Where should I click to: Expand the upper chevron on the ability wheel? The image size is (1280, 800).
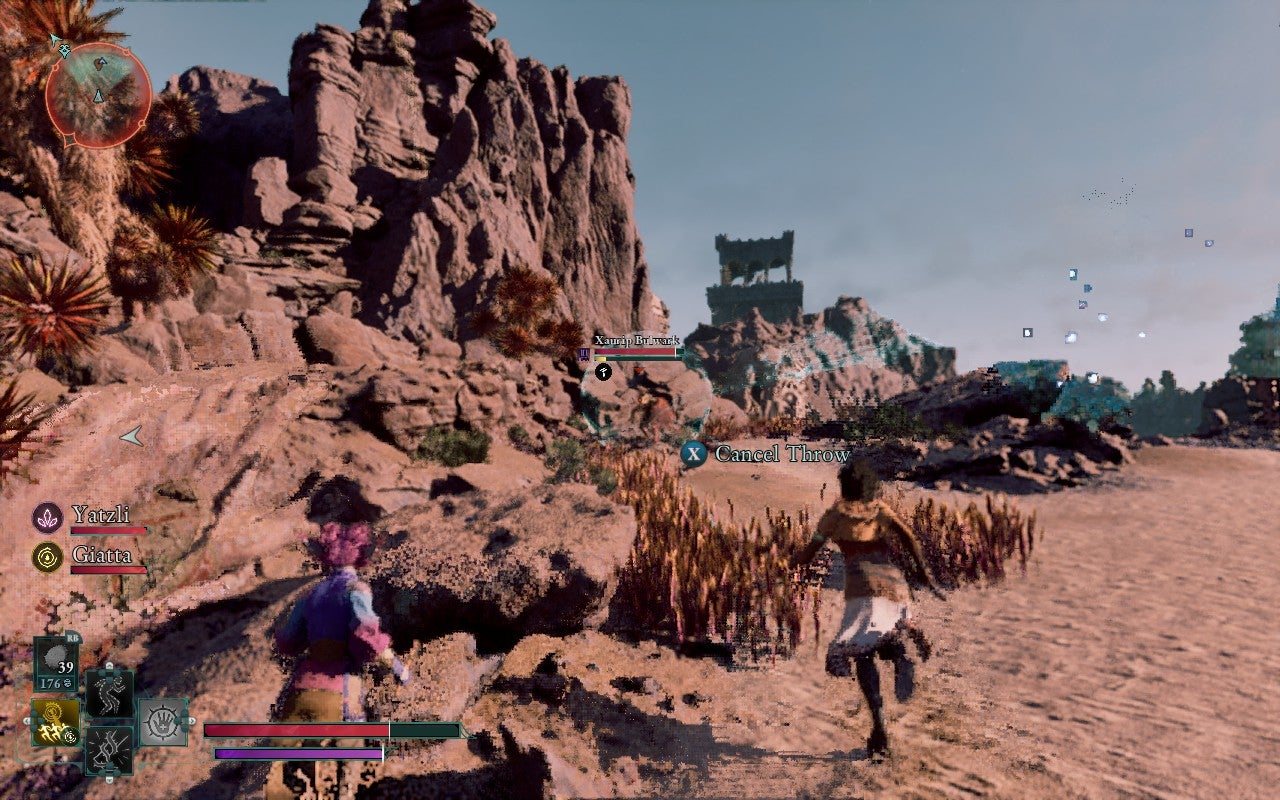pyautogui.click(x=110, y=666)
